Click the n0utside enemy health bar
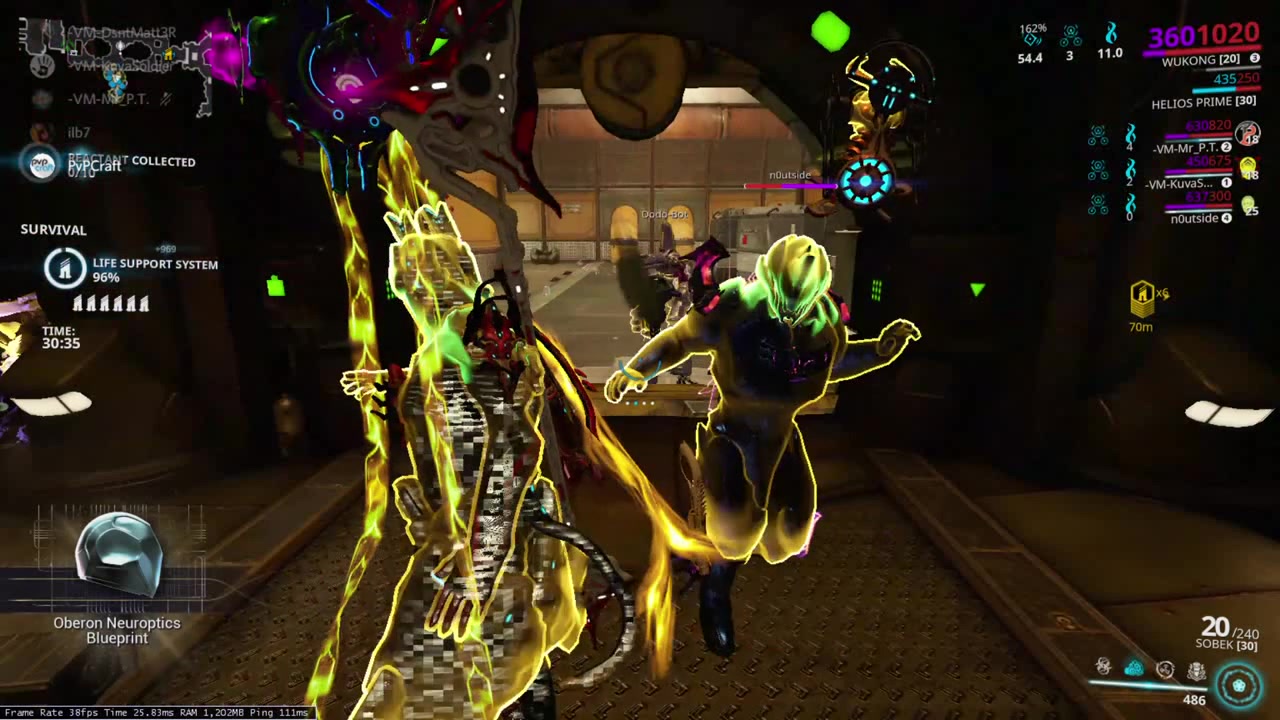1280x720 pixels. pos(790,187)
